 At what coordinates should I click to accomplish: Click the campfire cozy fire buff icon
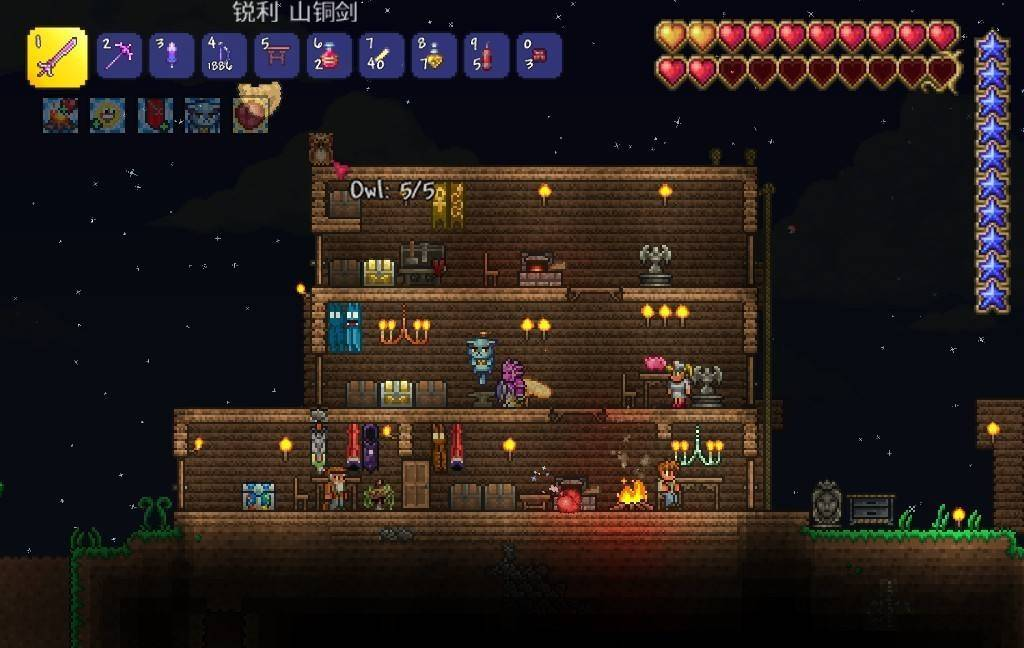tap(60, 116)
